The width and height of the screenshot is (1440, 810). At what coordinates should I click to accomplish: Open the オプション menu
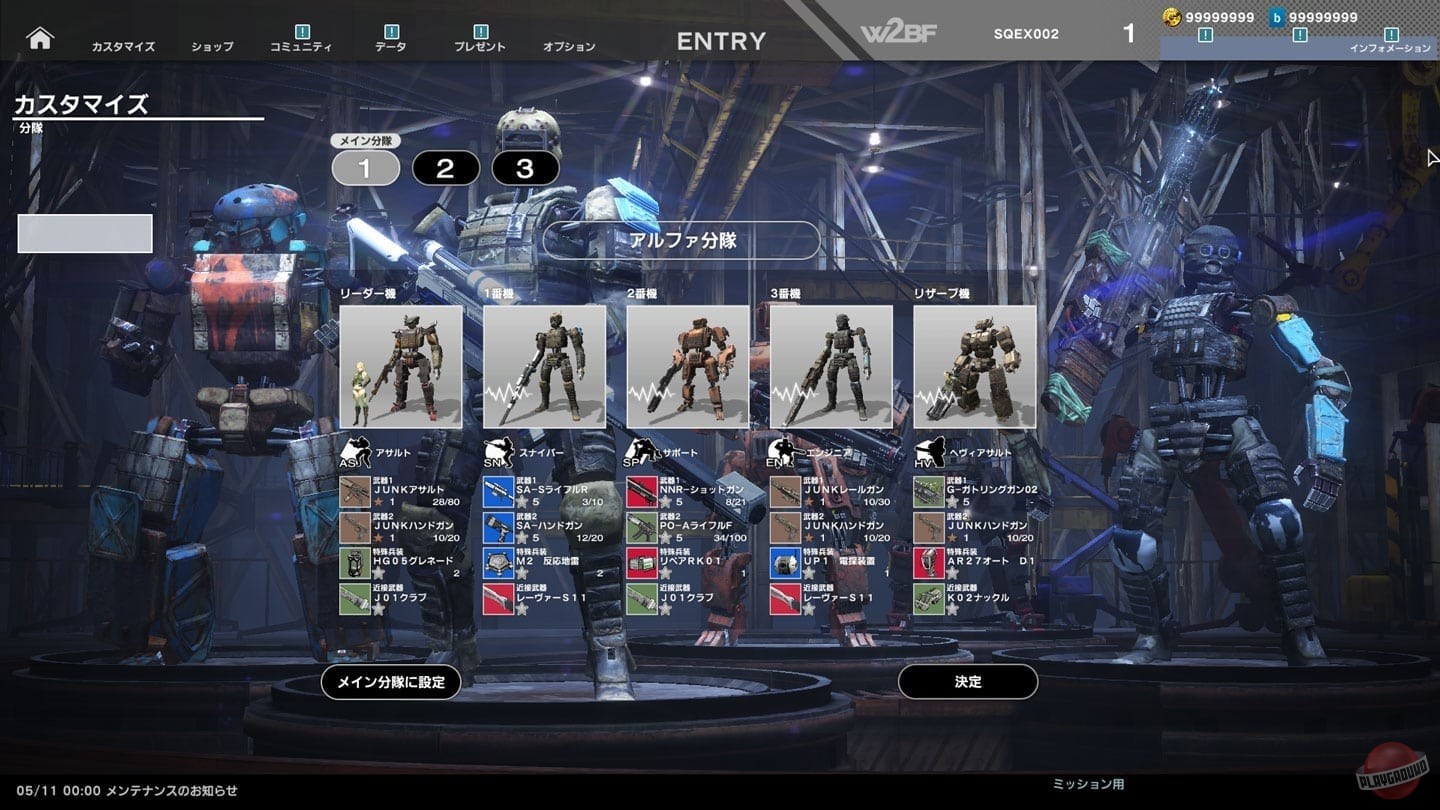point(569,46)
